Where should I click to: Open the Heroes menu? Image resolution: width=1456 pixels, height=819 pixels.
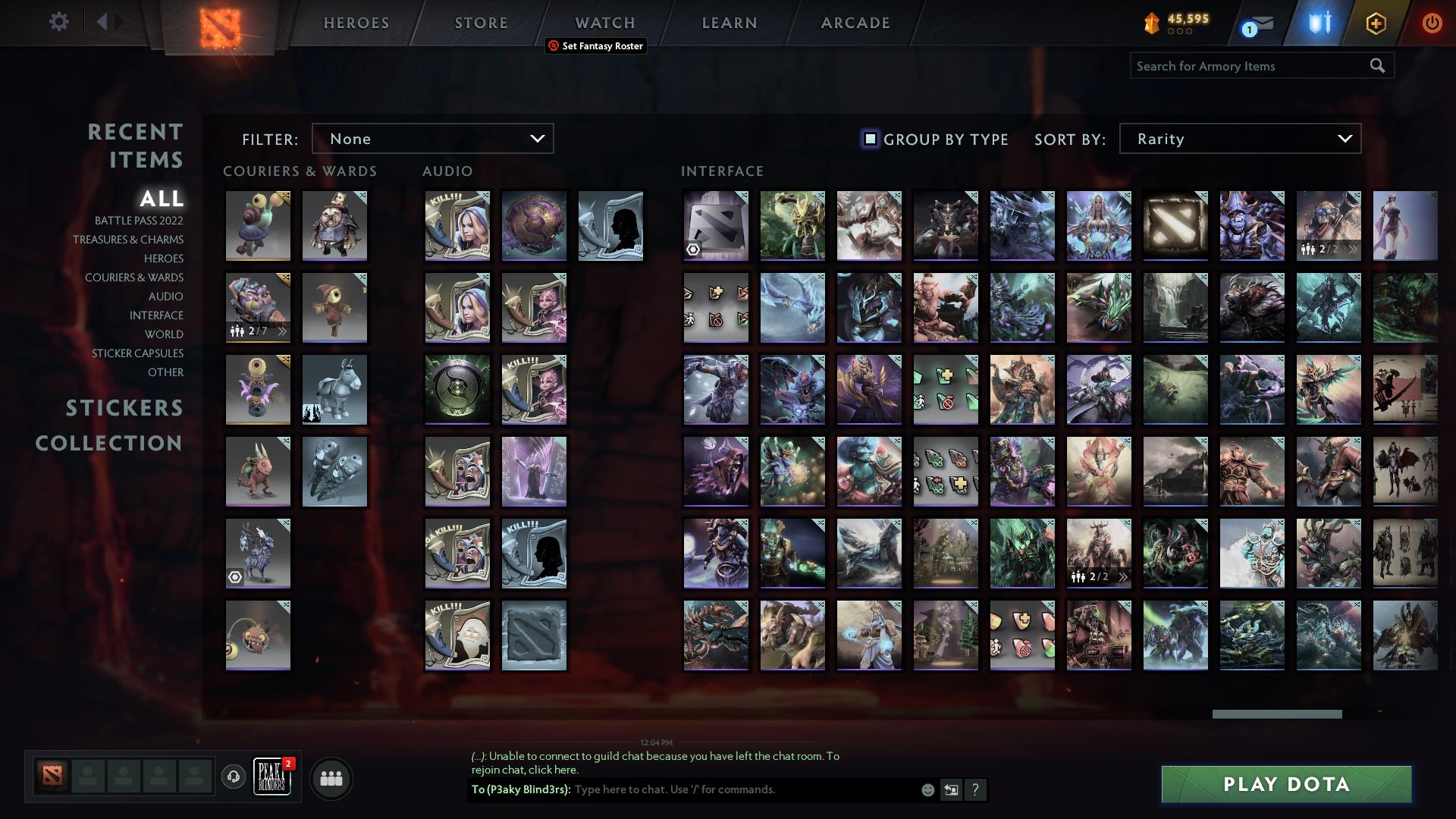tap(356, 23)
